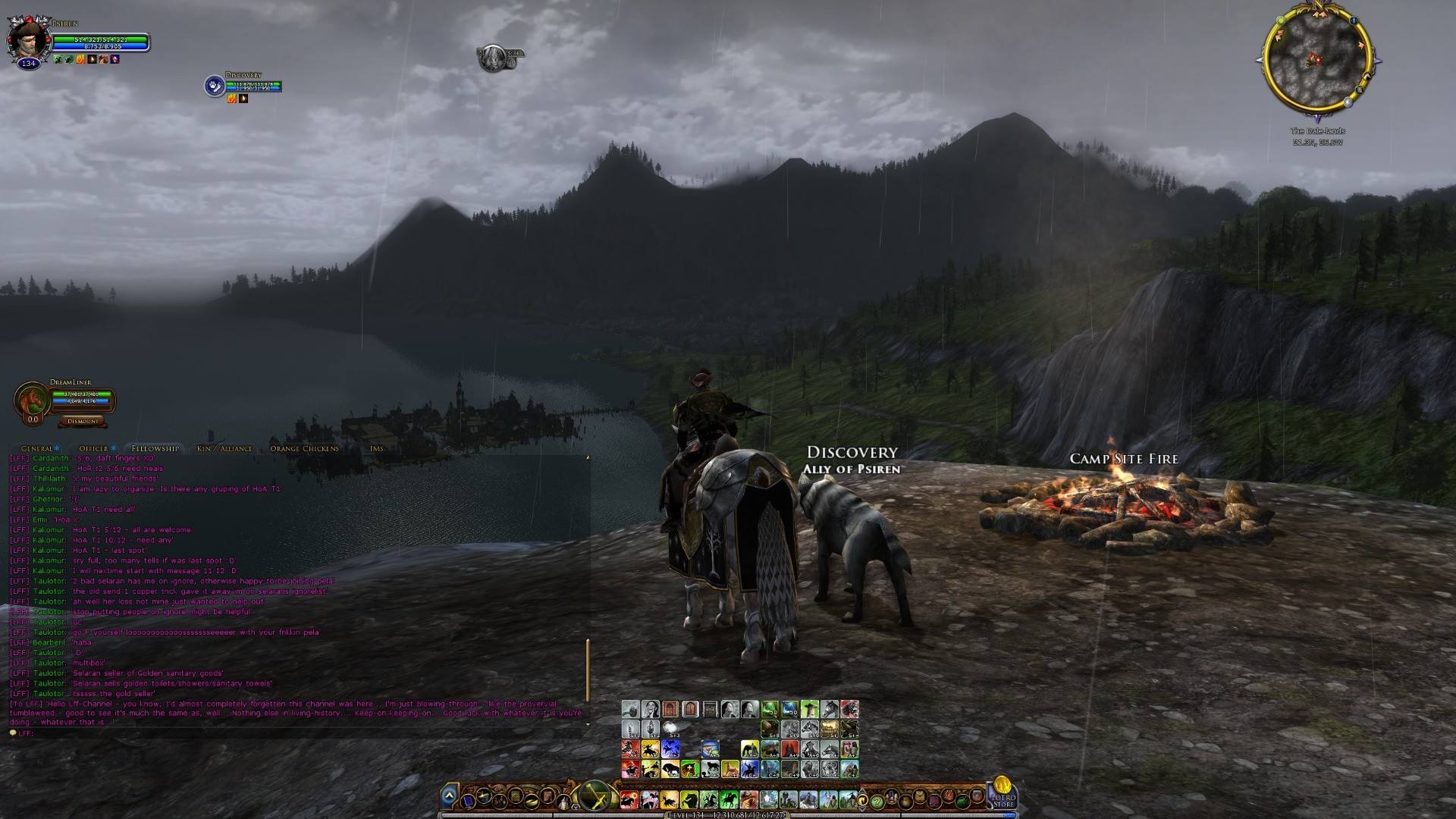1456x819 pixels.
Task: Use the green potion with count 50
Action: pyautogui.click(x=770, y=709)
